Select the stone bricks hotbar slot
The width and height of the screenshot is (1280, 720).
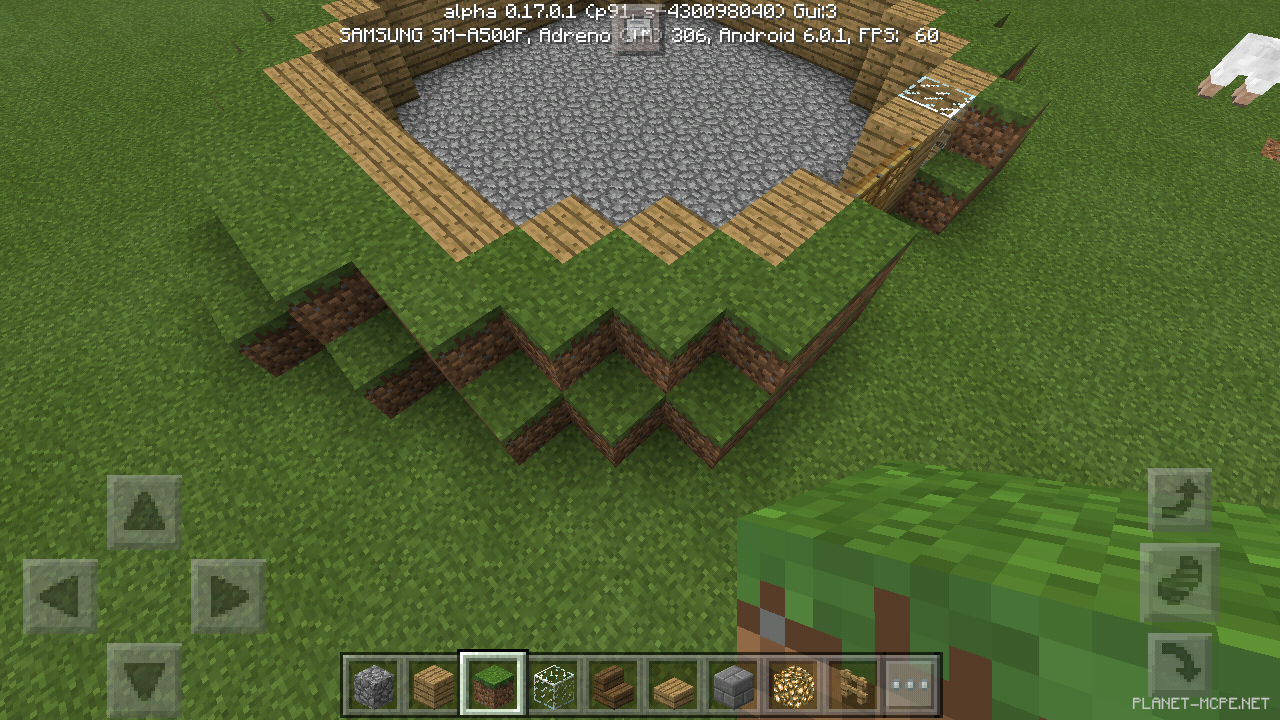[x=731, y=684]
